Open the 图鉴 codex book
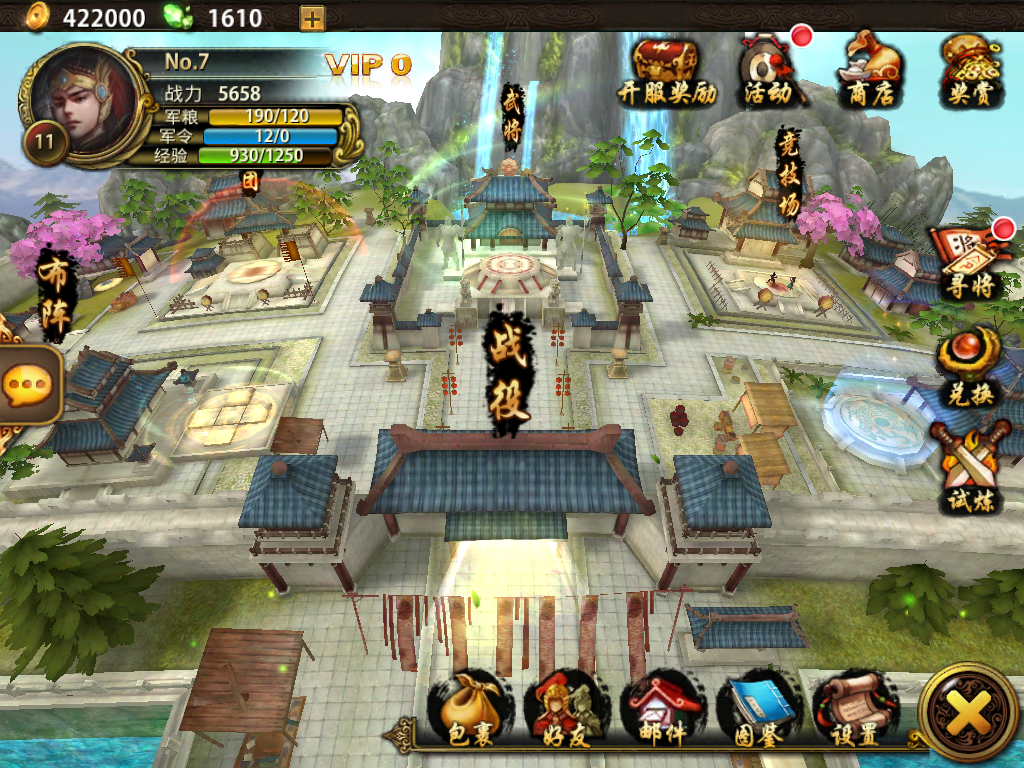This screenshot has width=1024, height=768. 758,712
